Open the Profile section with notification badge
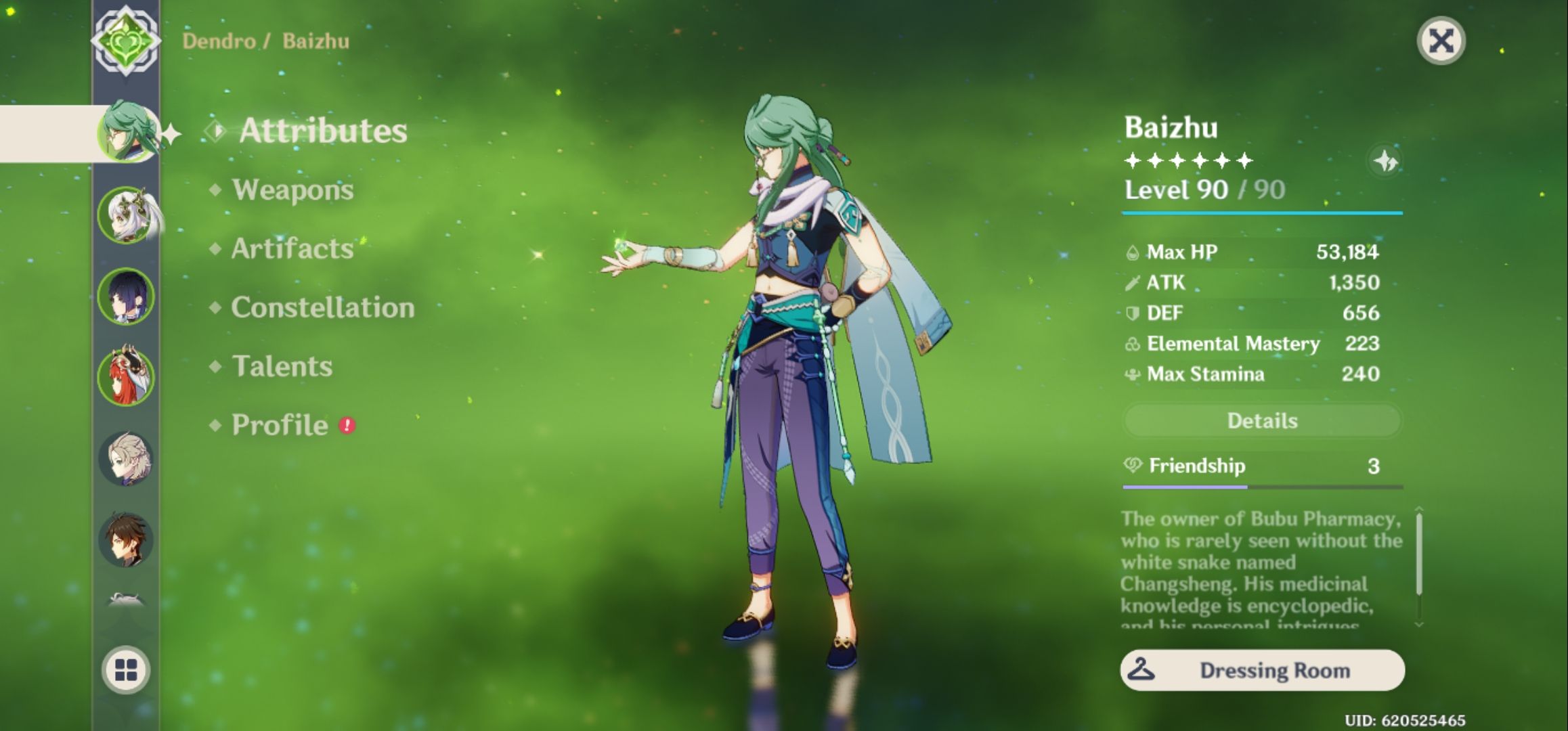Screen dimensions: 1568x731 [278, 426]
